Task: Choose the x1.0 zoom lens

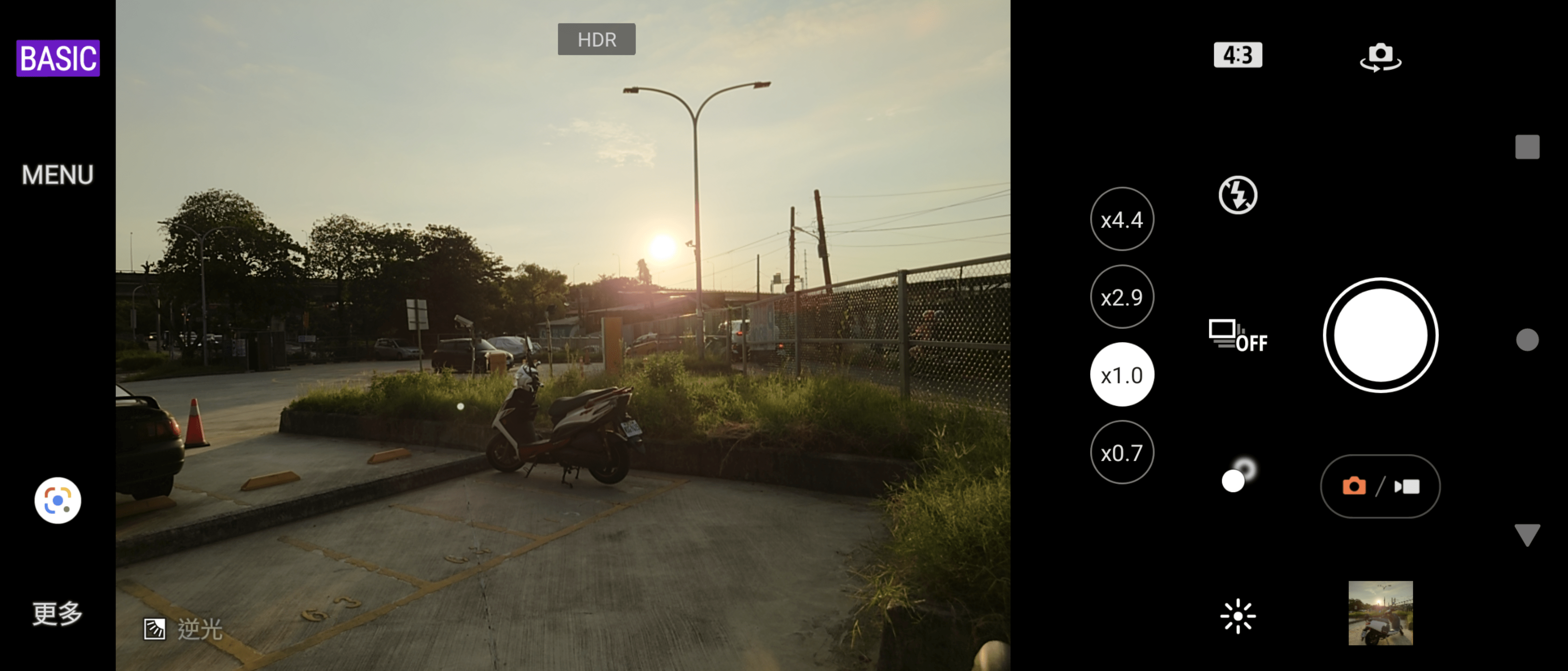Action: click(1121, 375)
